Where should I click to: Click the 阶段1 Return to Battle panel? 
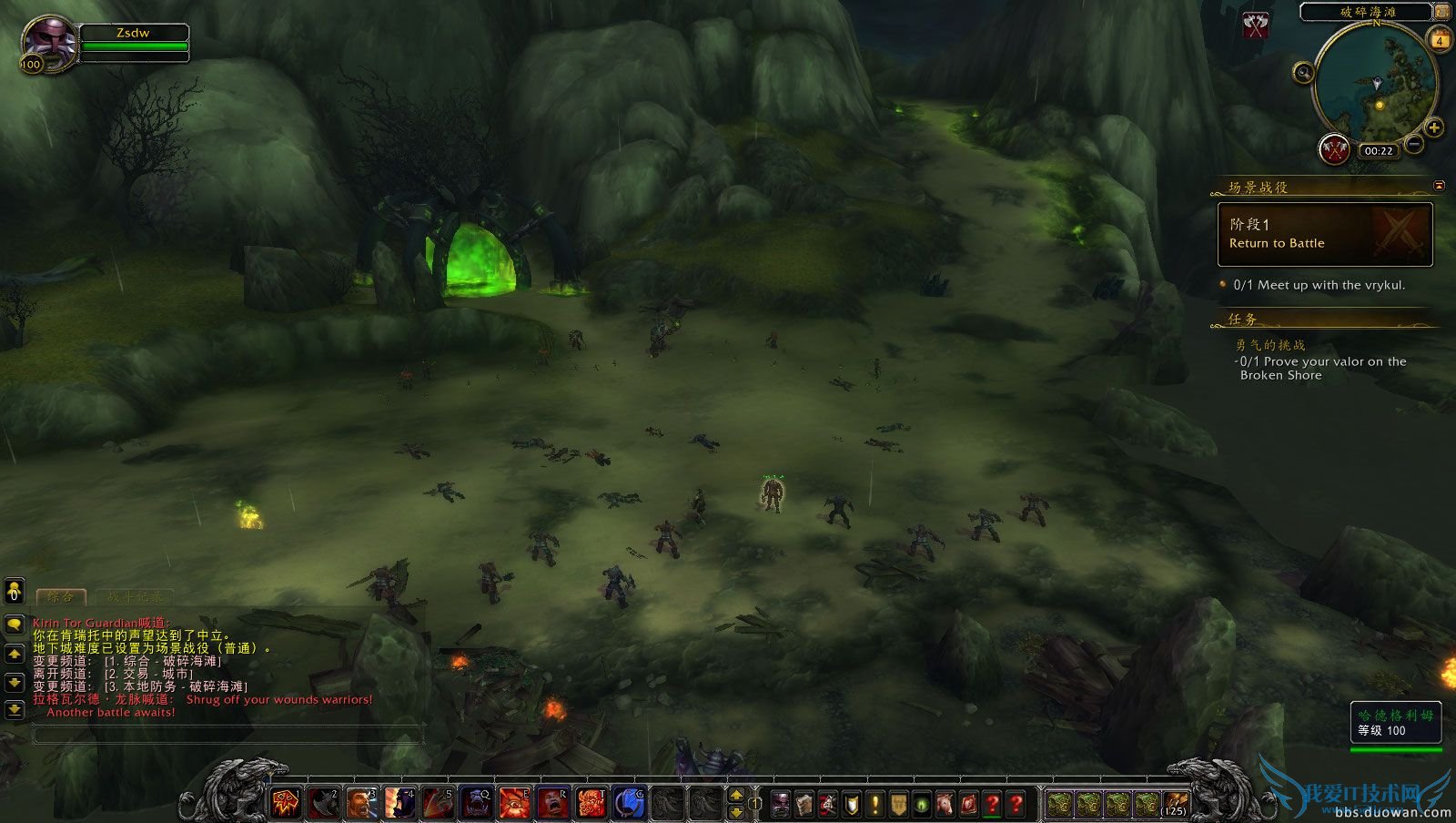[1324, 234]
